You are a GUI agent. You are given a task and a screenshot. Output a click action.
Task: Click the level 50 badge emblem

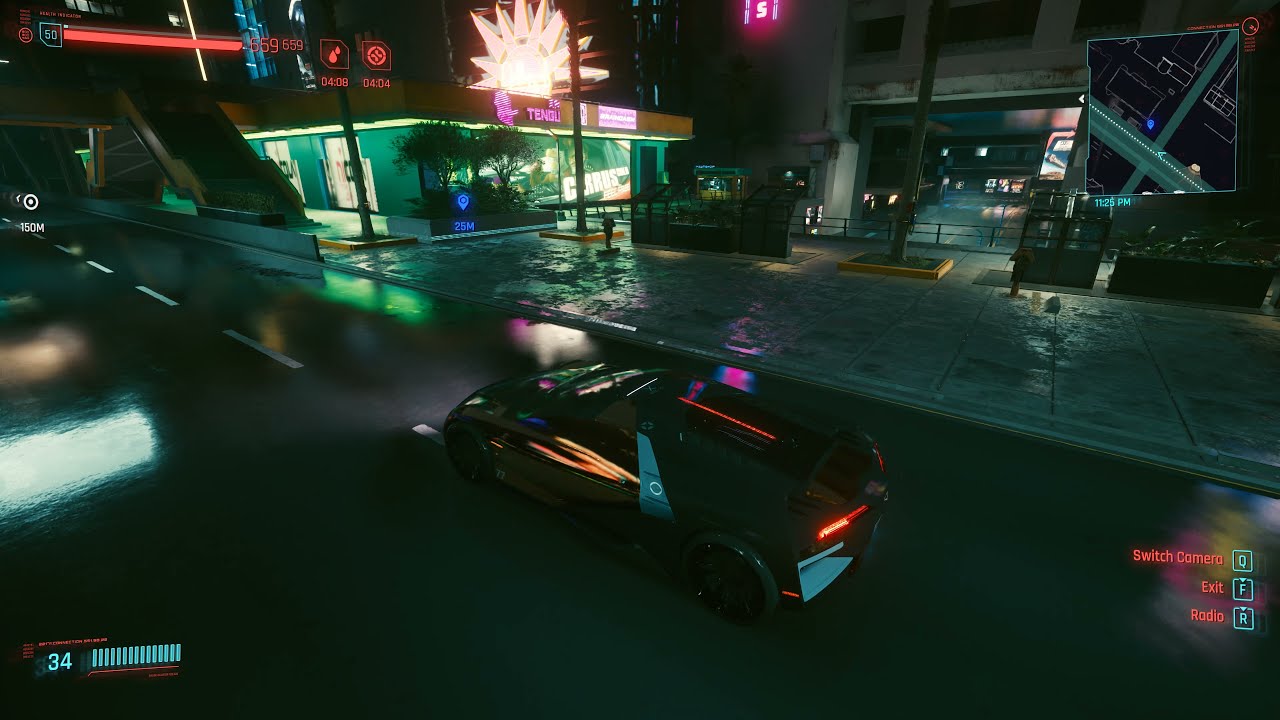point(49,33)
